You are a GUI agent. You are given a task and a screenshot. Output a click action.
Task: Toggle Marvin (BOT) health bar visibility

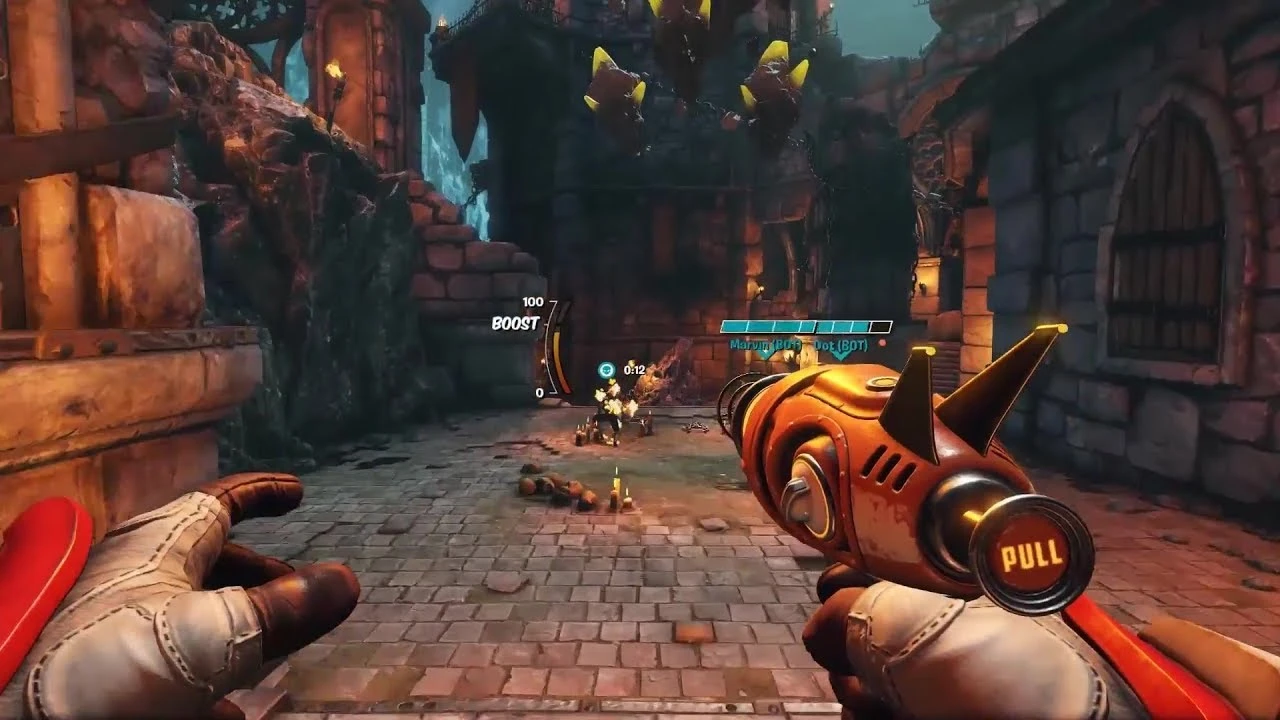point(769,322)
